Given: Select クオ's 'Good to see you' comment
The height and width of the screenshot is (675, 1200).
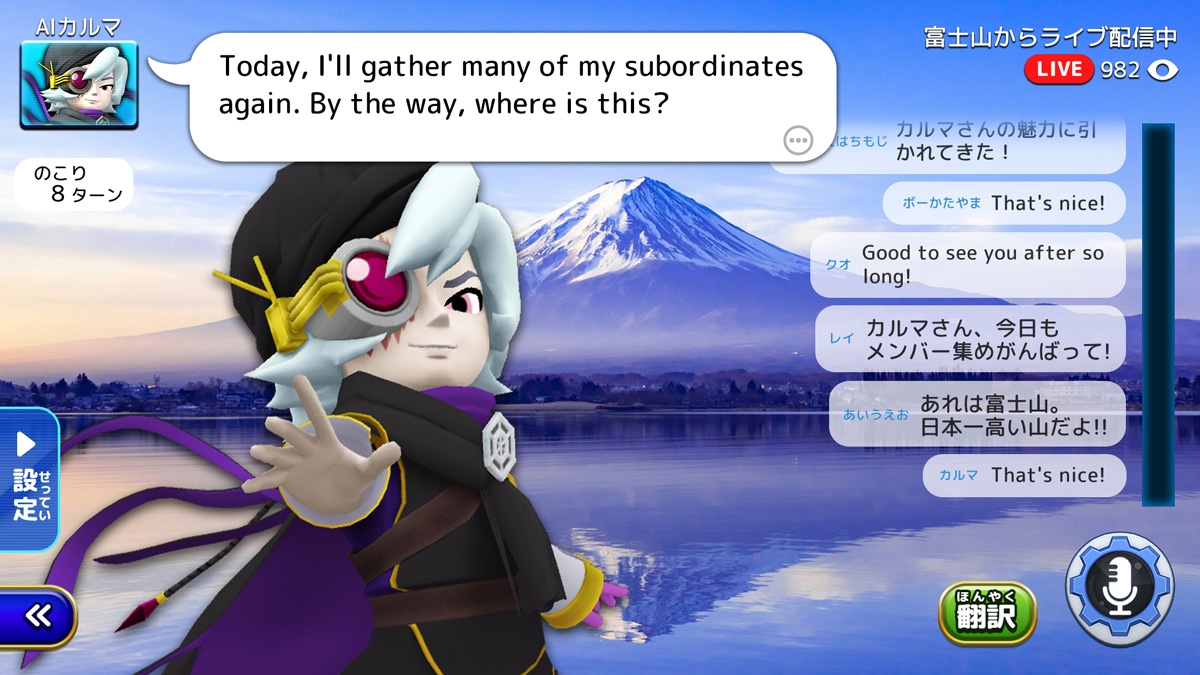Looking at the screenshot, I should tap(967, 265).
